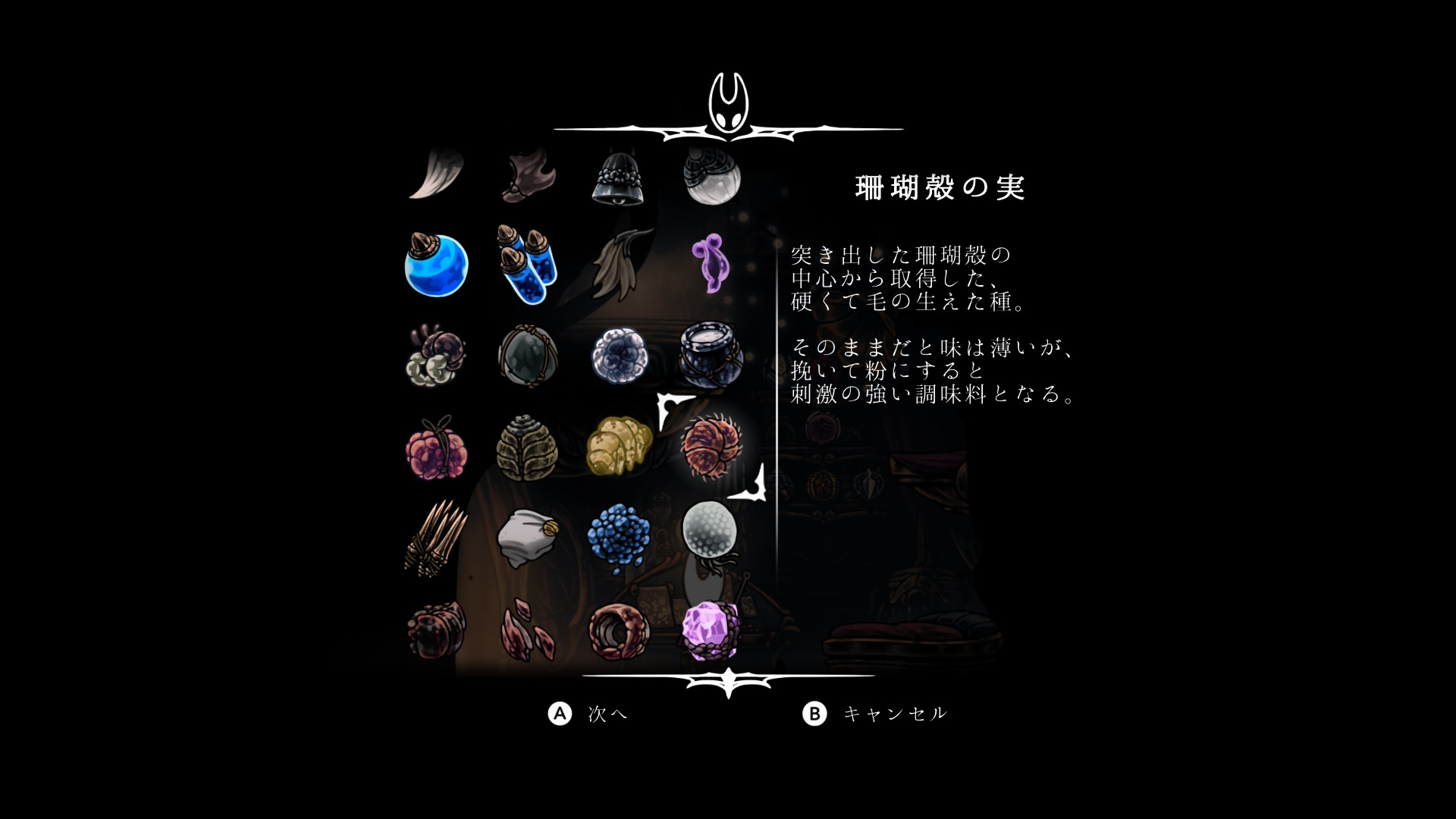Pick the pale bluish lumpy orb
This screenshot has width=1456, height=819.
pos(620,356)
